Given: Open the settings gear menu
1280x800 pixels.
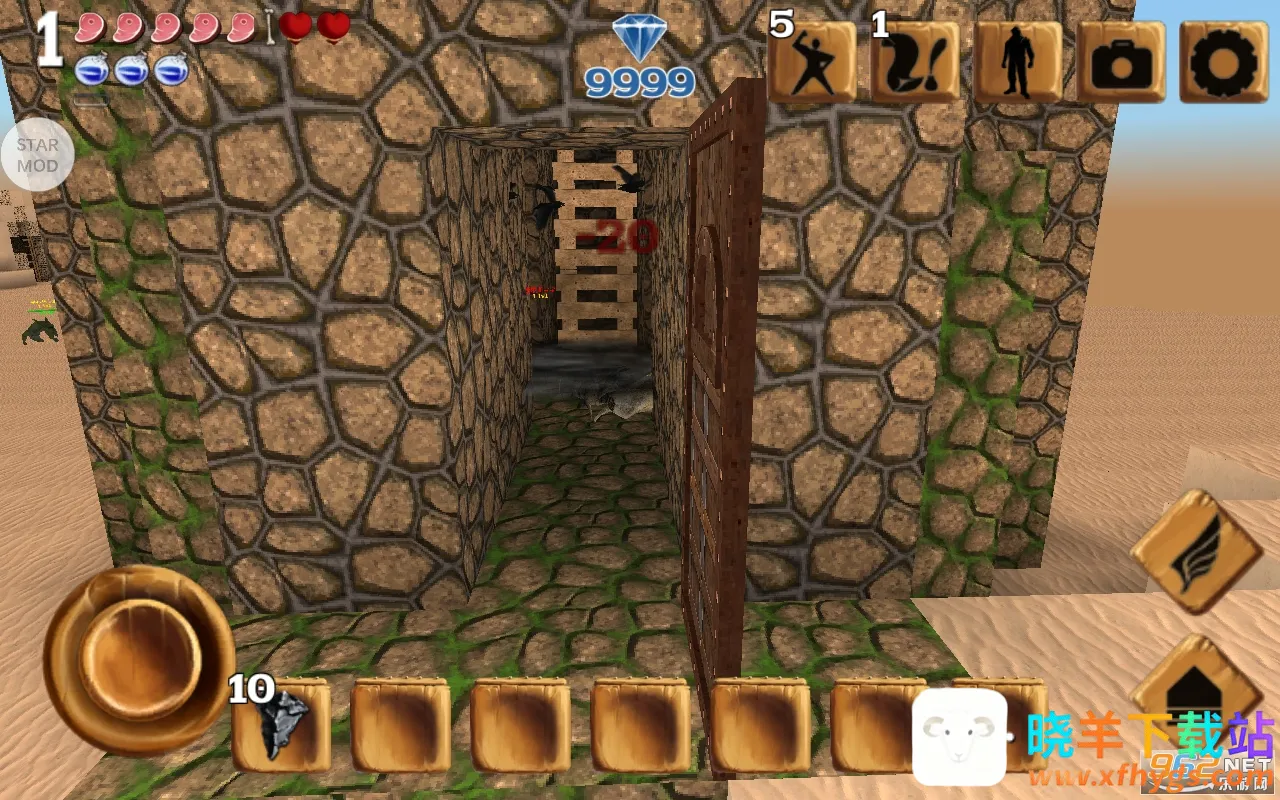Looking at the screenshot, I should click(1217, 62).
